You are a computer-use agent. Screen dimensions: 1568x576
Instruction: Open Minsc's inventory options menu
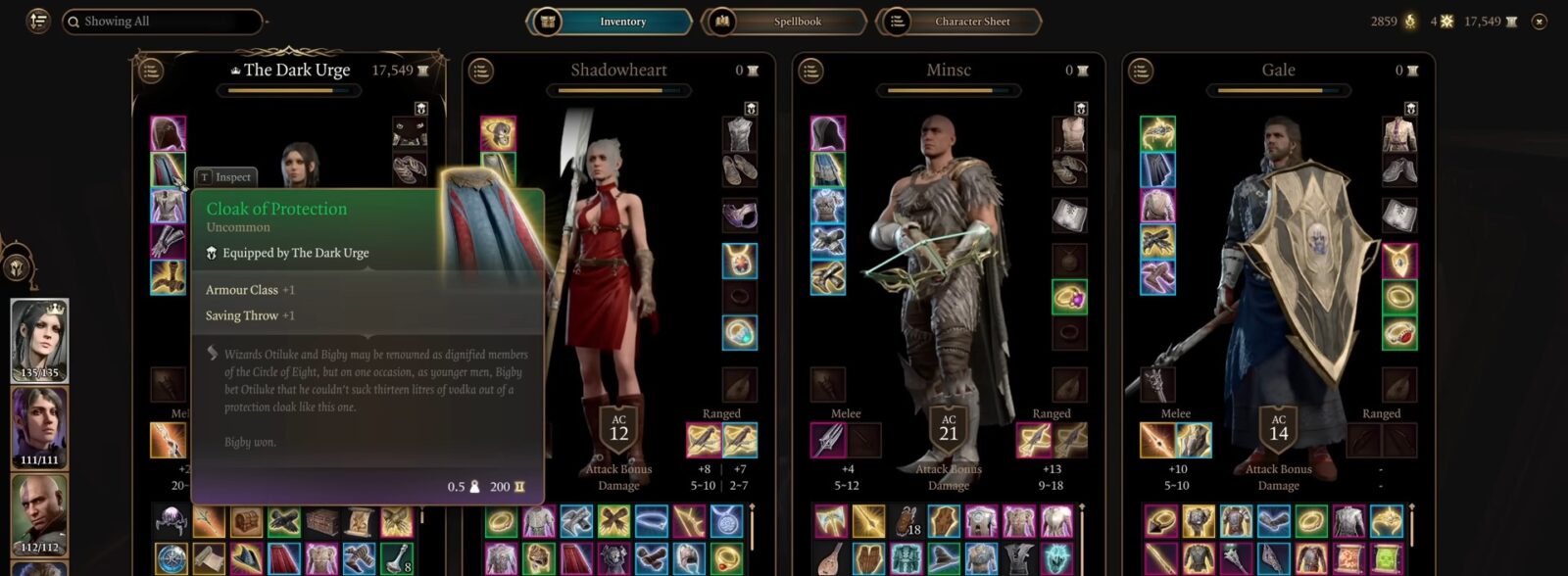click(x=810, y=71)
